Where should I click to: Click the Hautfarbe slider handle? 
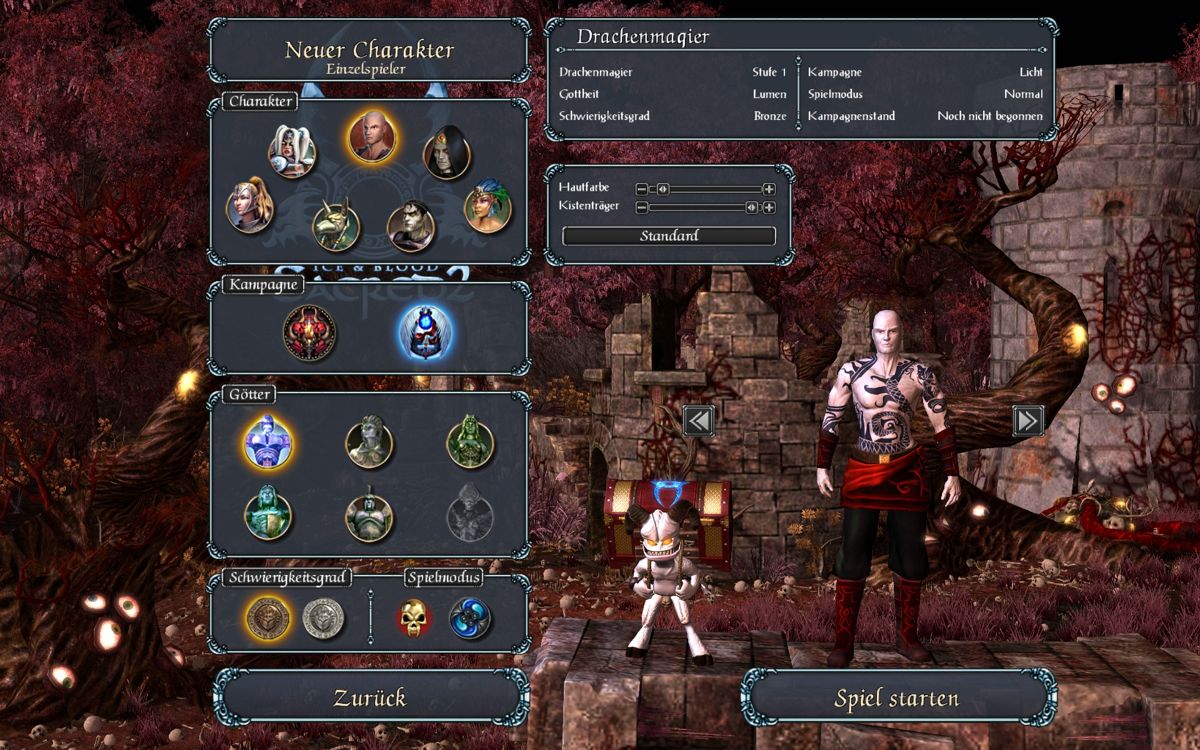click(x=662, y=188)
